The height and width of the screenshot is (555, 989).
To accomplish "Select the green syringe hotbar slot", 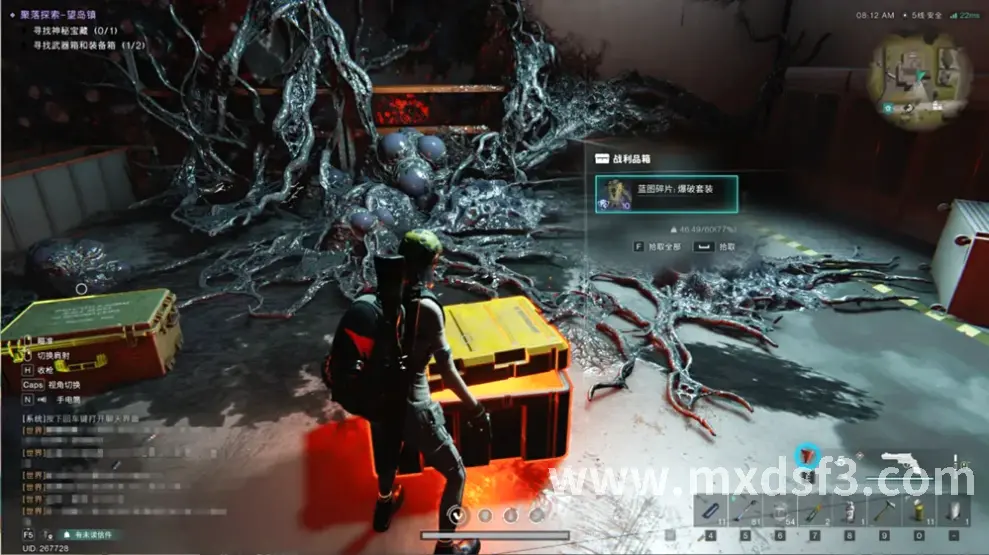I will pyautogui.click(x=813, y=511).
